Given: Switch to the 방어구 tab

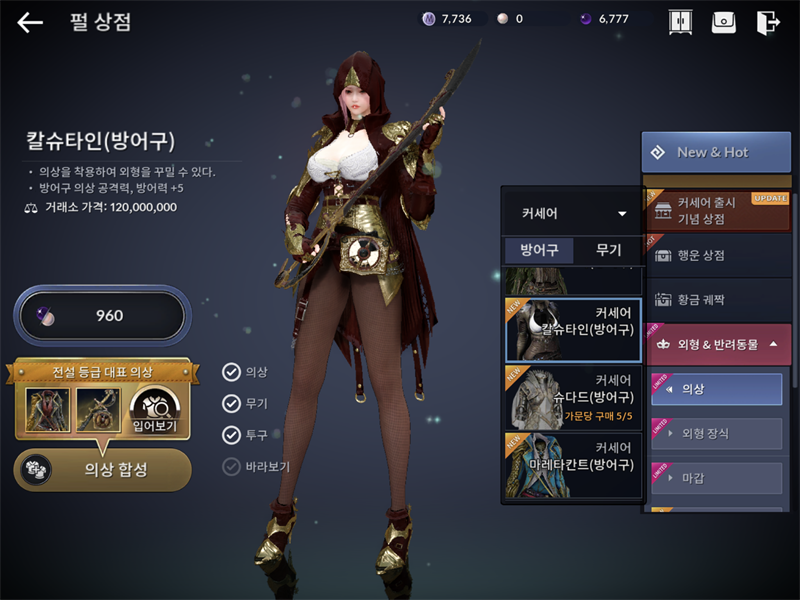Looking at the screenshot, I should [x=539, y=250].
